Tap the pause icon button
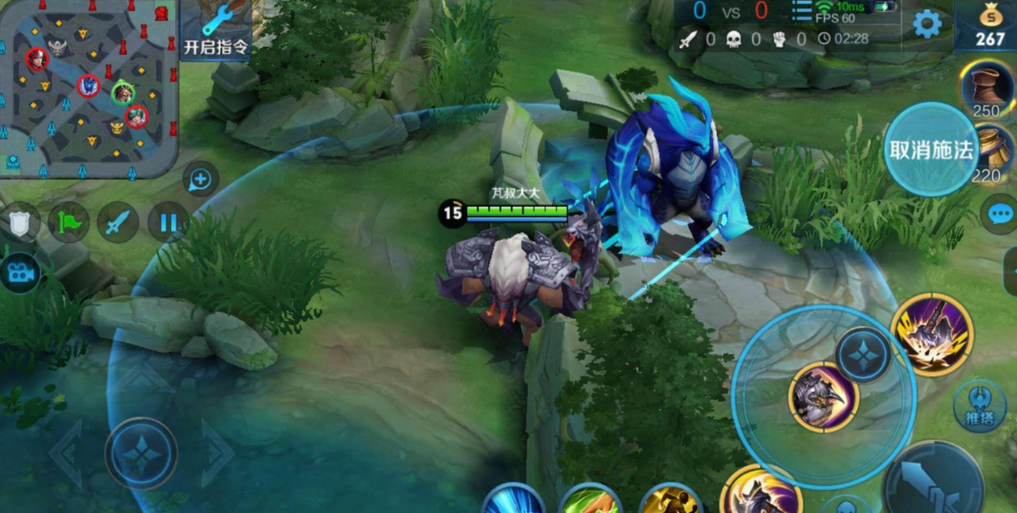The image size is (1017, 513). tap(168, 222)
